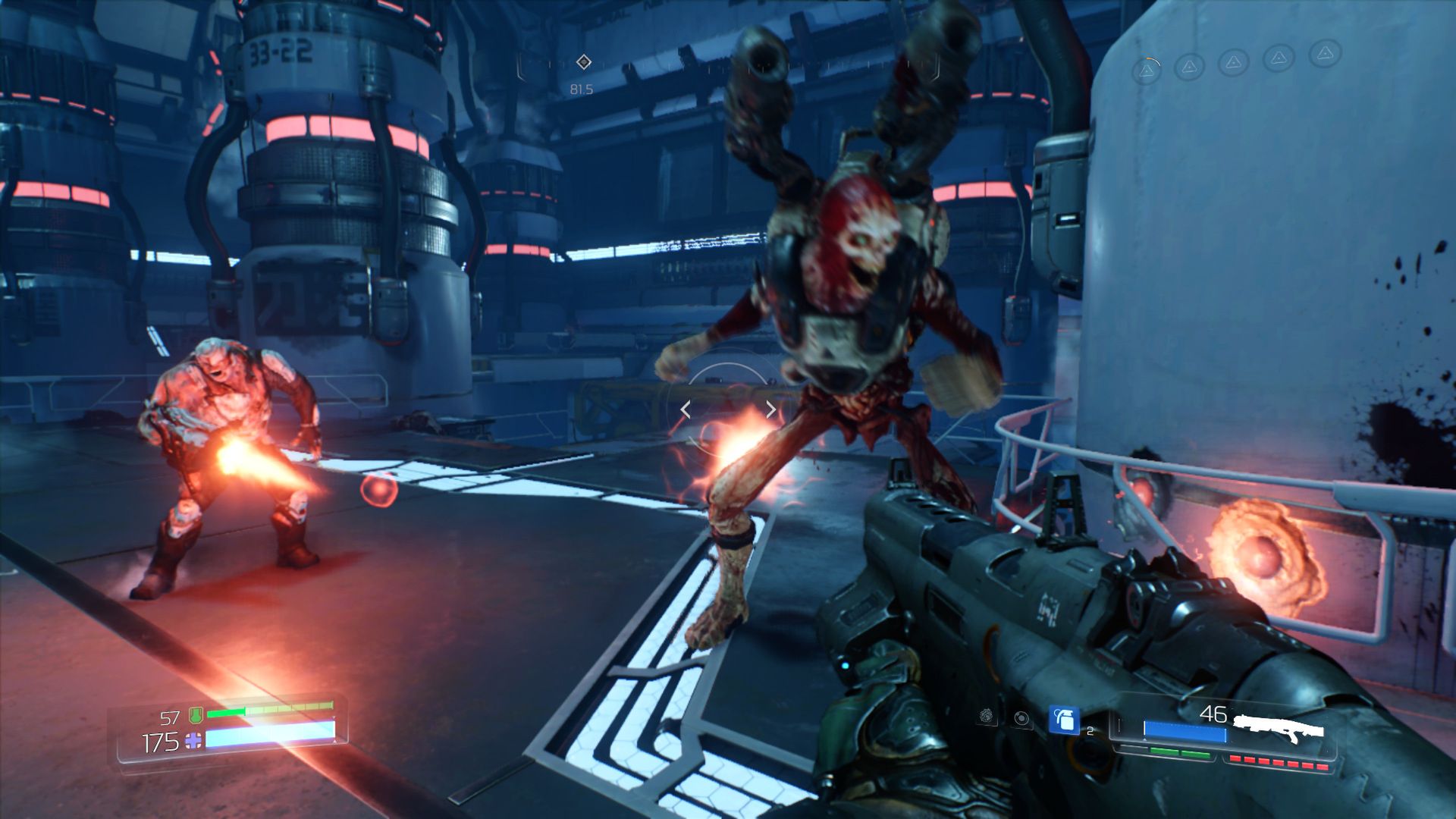Click the ammo counter showing 46

[x=1213, y=714]
